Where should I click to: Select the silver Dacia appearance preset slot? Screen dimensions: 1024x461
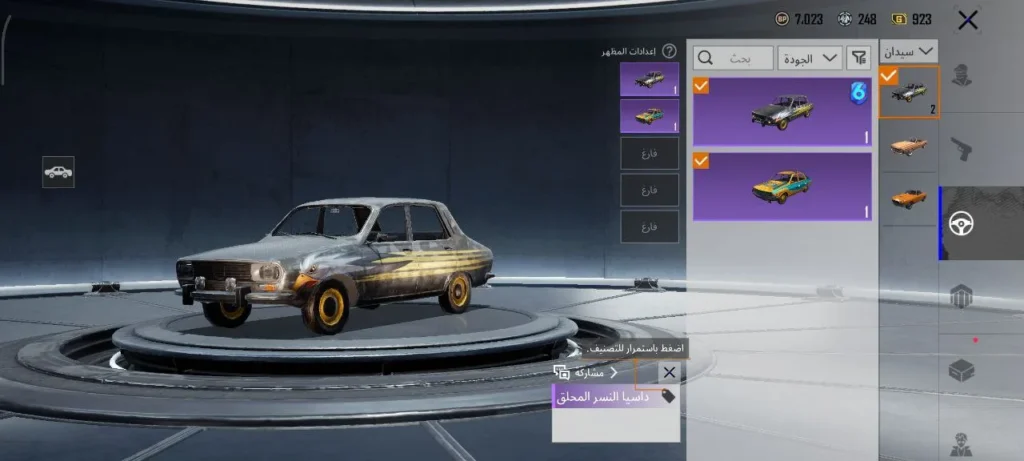click(649, 80)
